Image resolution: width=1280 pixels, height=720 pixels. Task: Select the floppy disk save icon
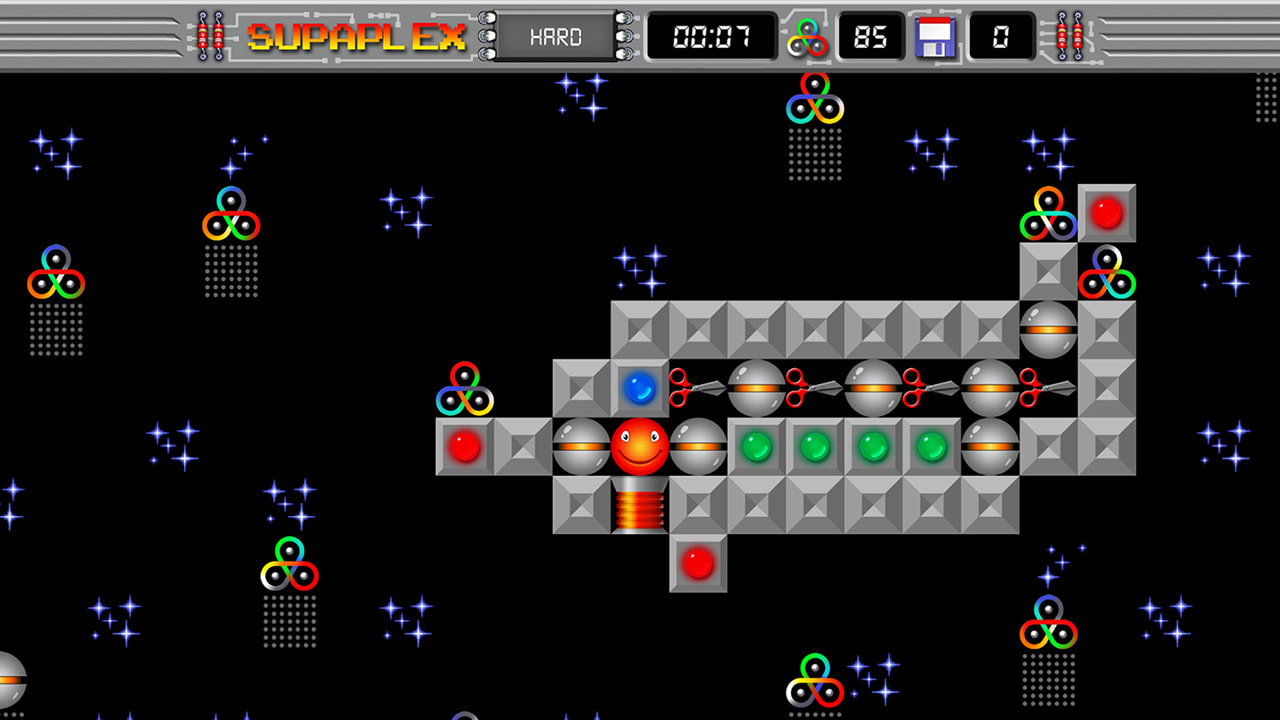(934, 37)
